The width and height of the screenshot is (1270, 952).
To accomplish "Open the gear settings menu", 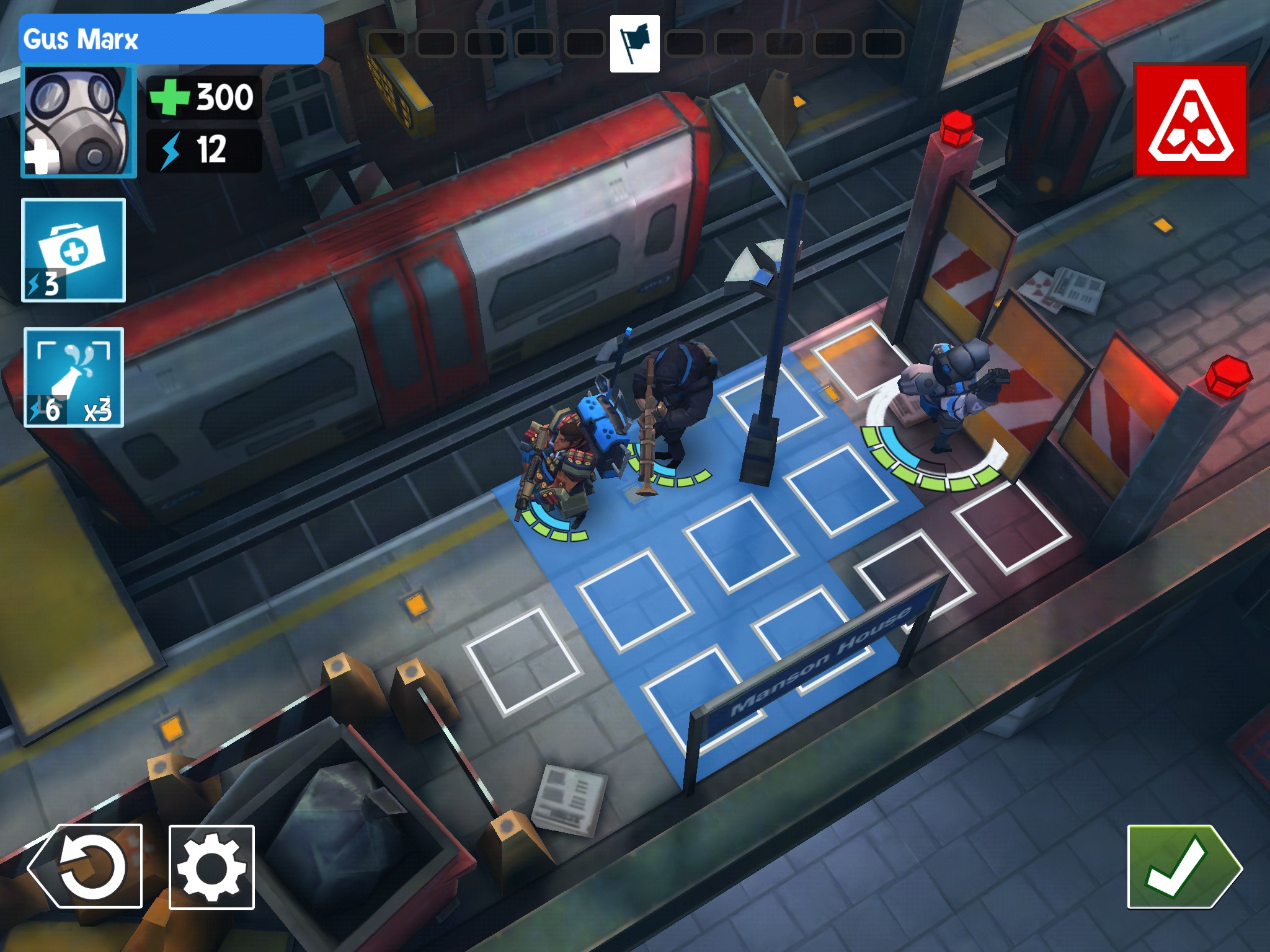I will tap(211, 867).
